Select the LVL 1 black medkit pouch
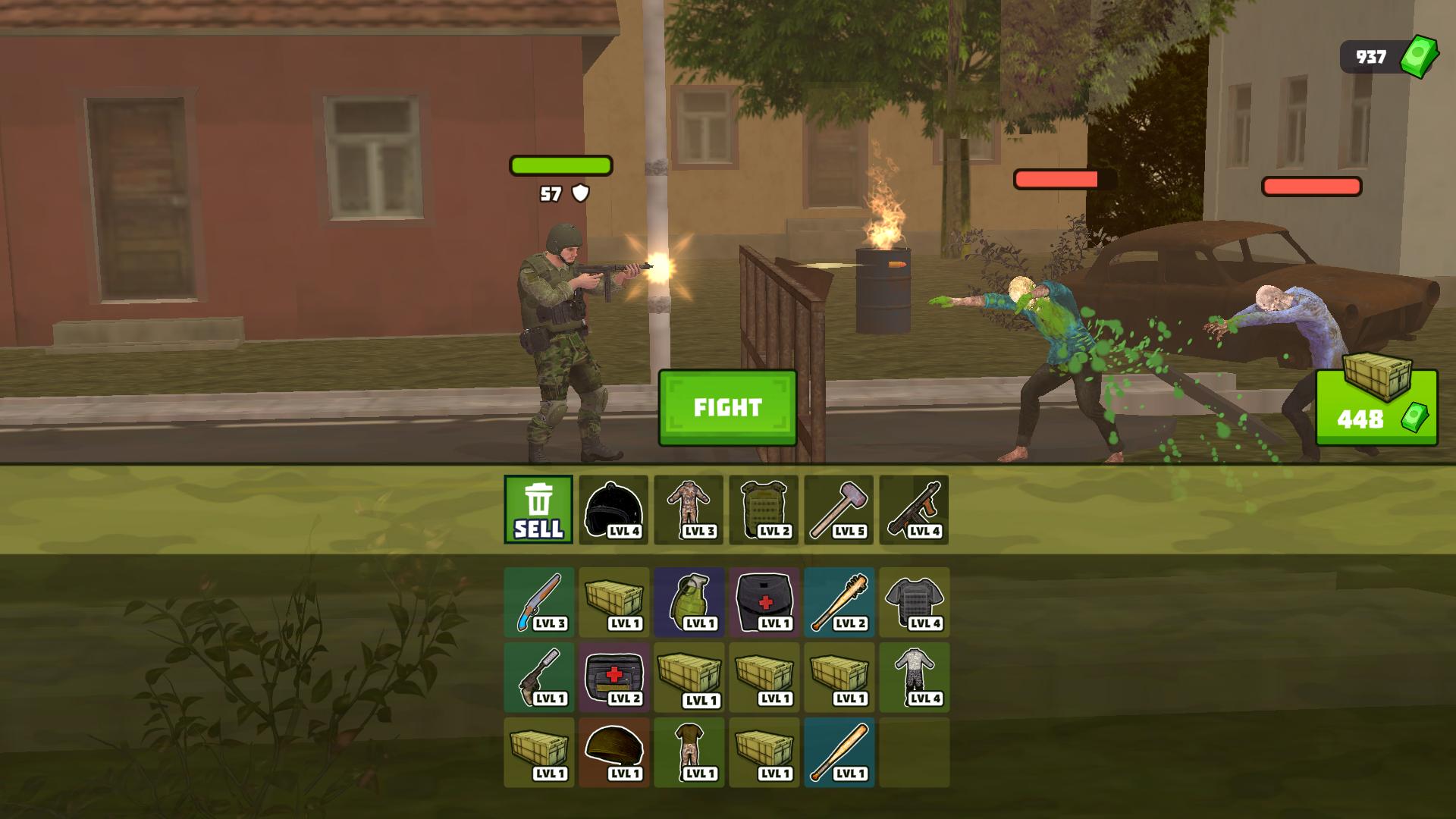 tap(764, 603)
